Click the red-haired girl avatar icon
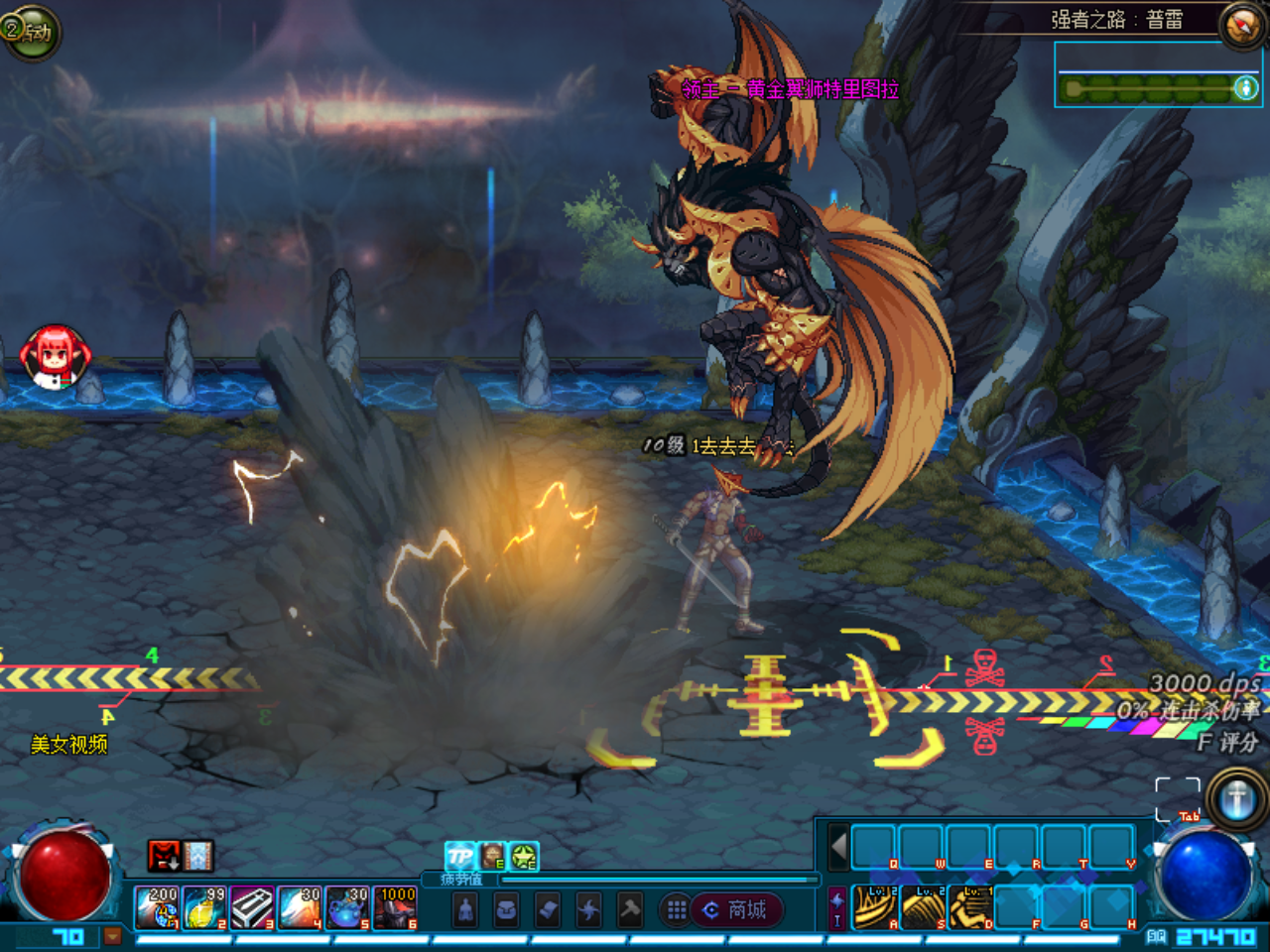The image size is (1270, 952). click(56, 357)
